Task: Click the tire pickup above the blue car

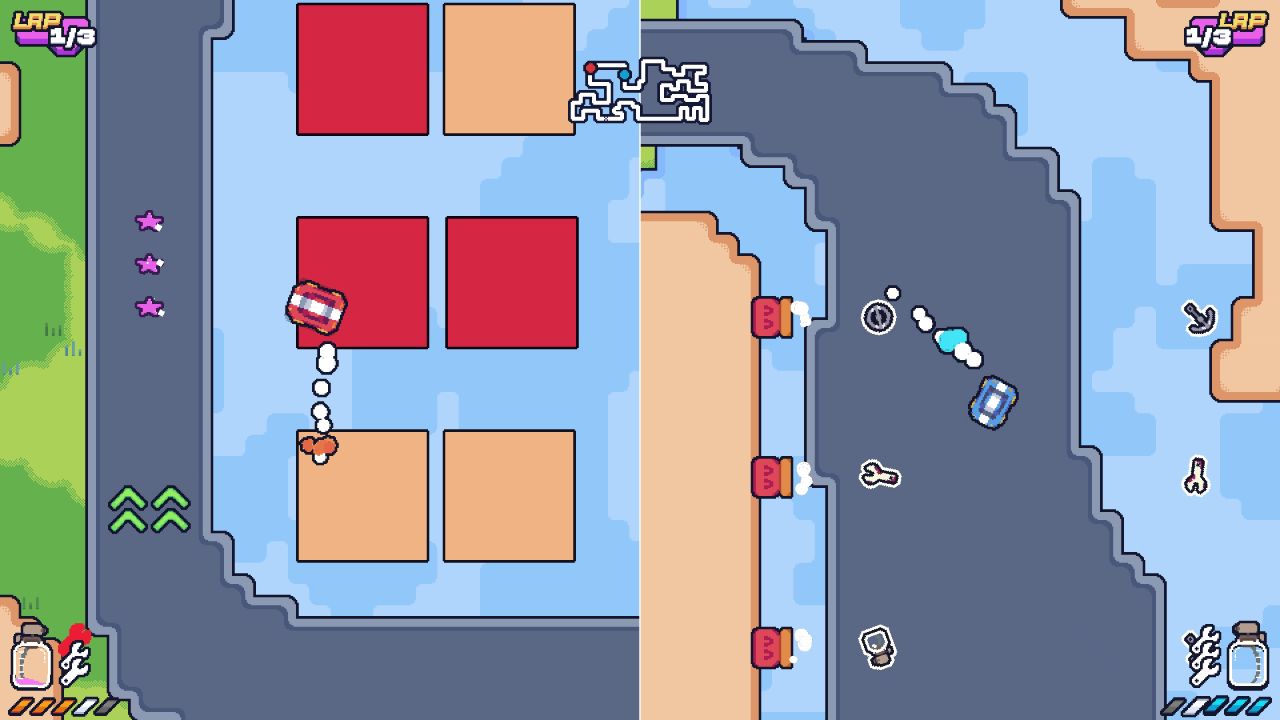Action: point(877,319)
